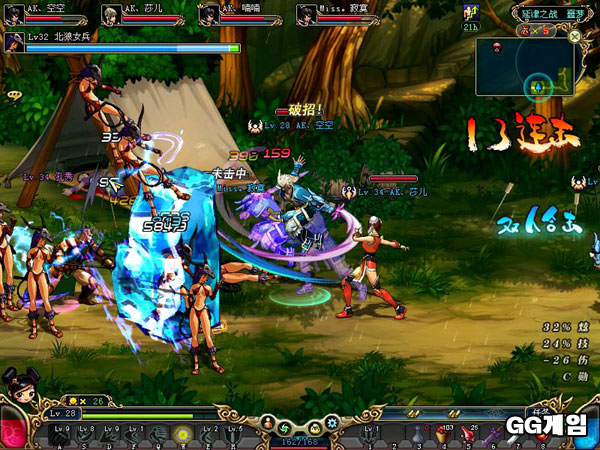Click the green swirl center menu button
This screenshot has height=450, width=600.
[x=284, y=423]
